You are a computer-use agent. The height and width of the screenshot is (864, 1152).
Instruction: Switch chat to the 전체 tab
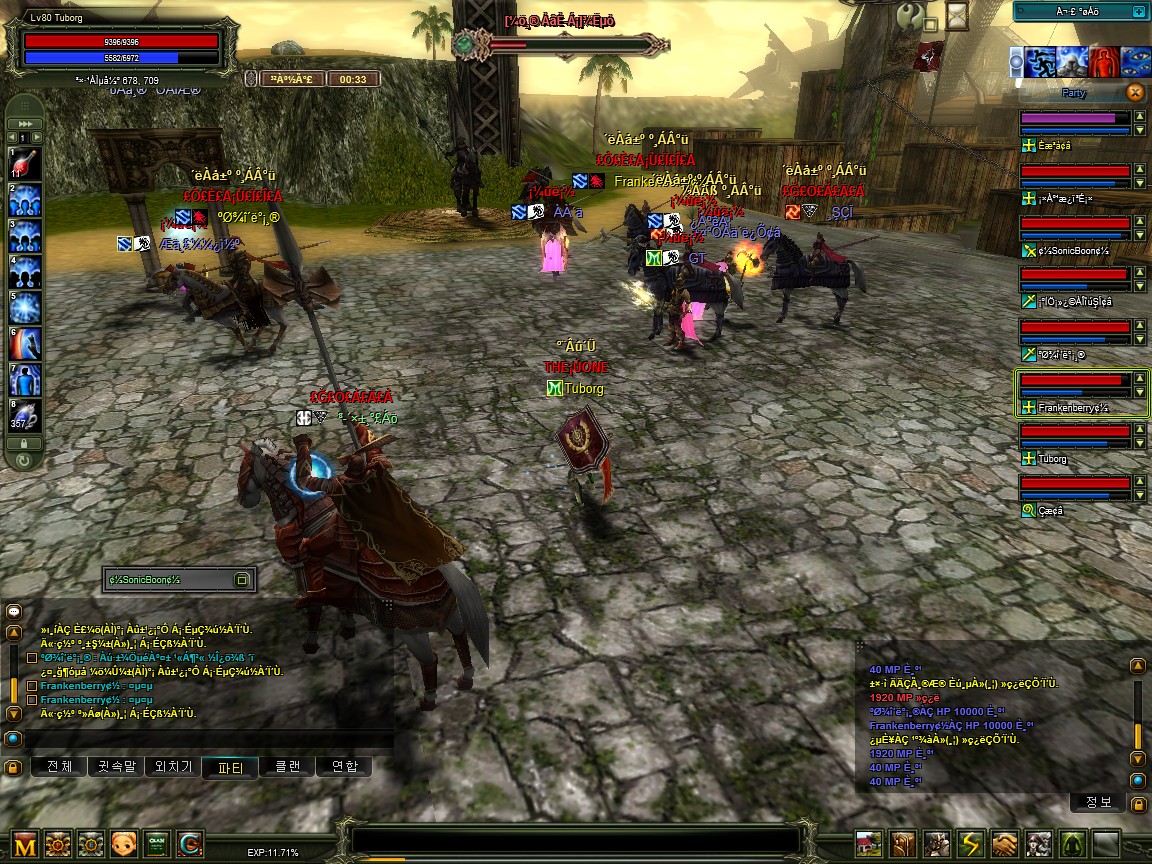click(x=59, y=767)
